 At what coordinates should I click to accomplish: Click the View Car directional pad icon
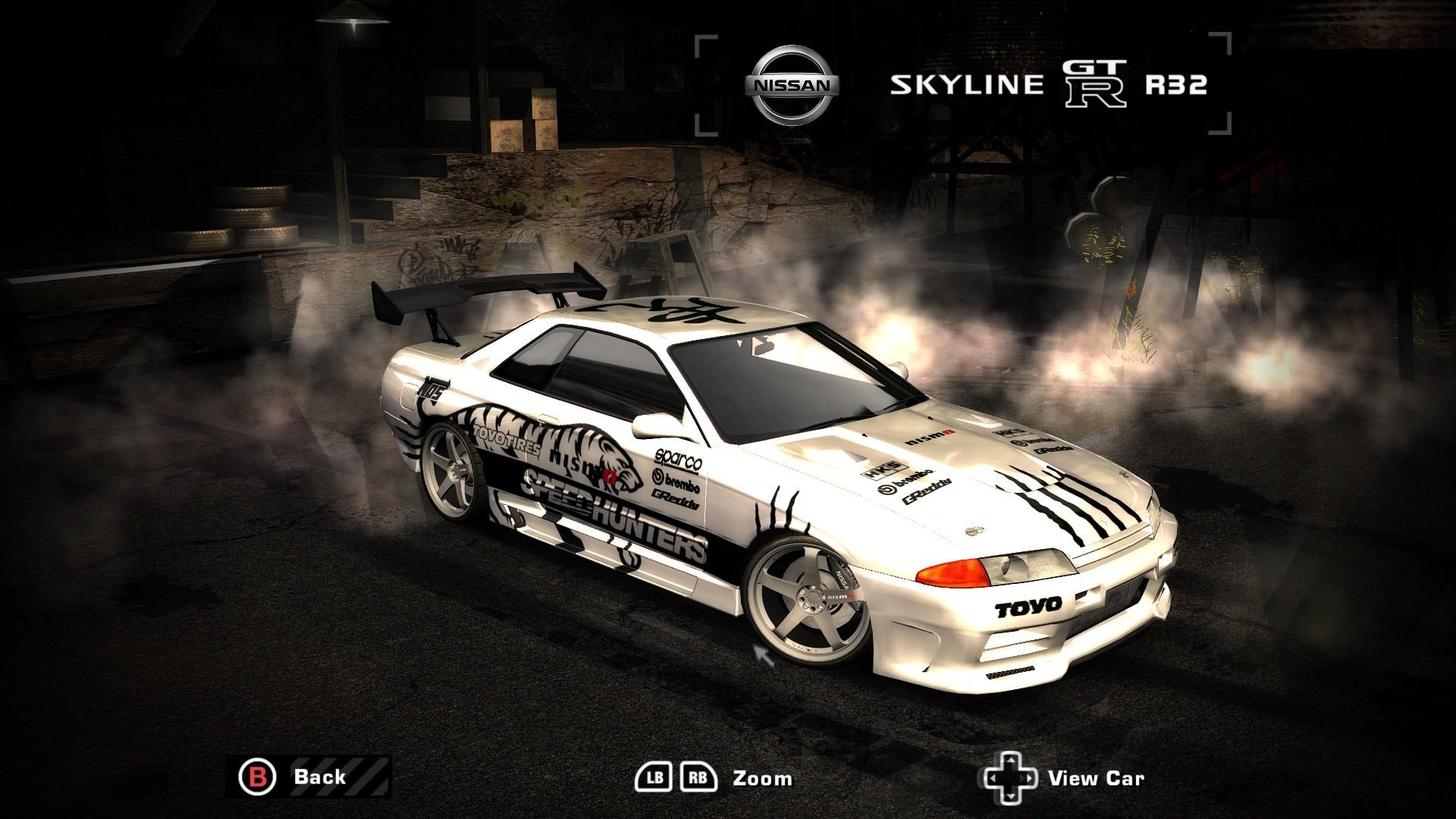pyautogui.click(x=1010, y=777)
